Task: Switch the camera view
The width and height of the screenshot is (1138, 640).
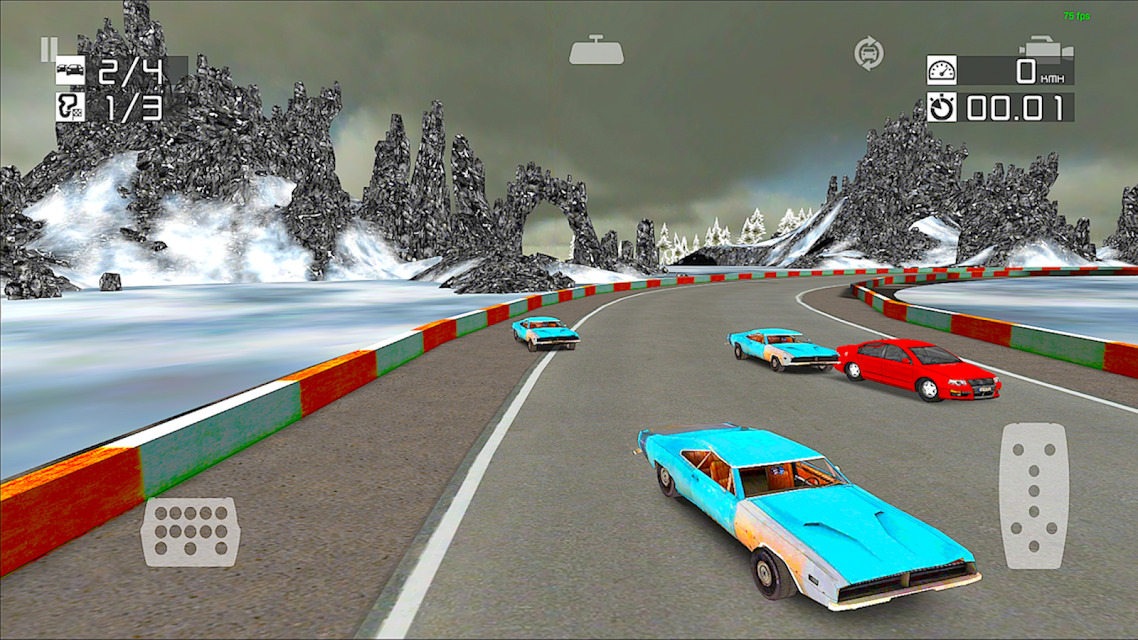Action: coord(1045,49)
